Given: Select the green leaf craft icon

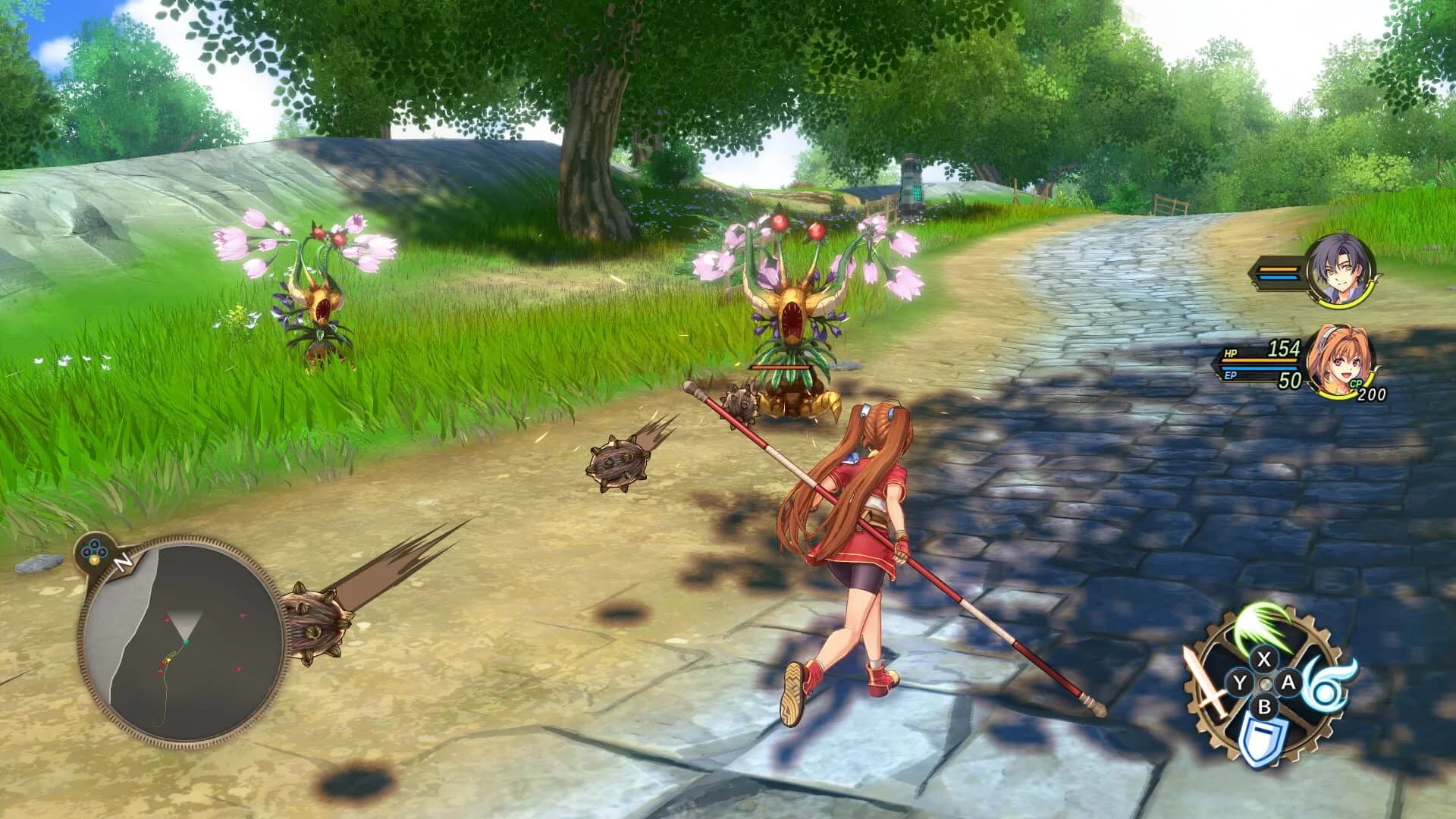Looking at the screenshot, I should (1255, 629).
